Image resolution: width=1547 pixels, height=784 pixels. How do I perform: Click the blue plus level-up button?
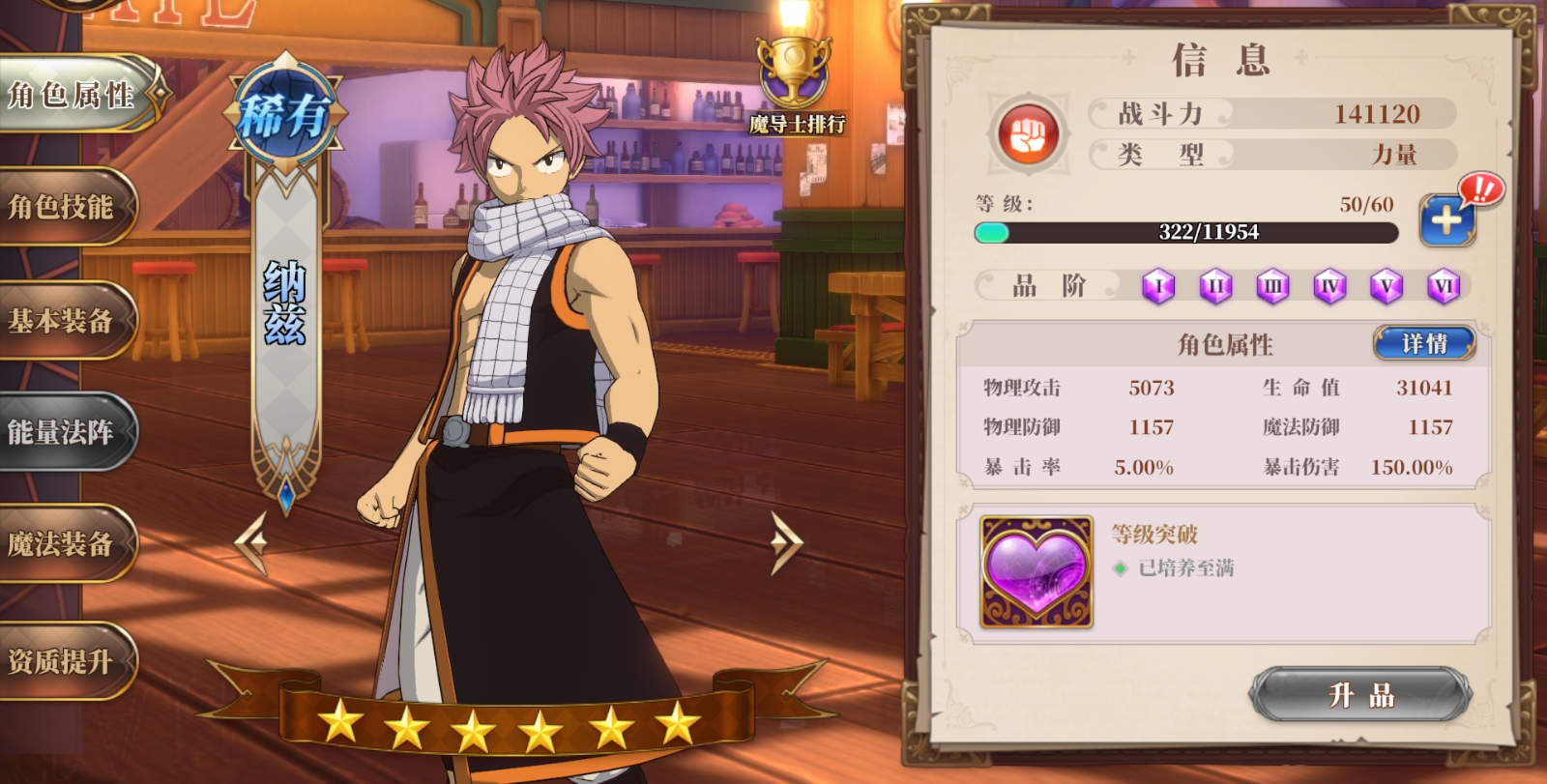click(1446, 220)
